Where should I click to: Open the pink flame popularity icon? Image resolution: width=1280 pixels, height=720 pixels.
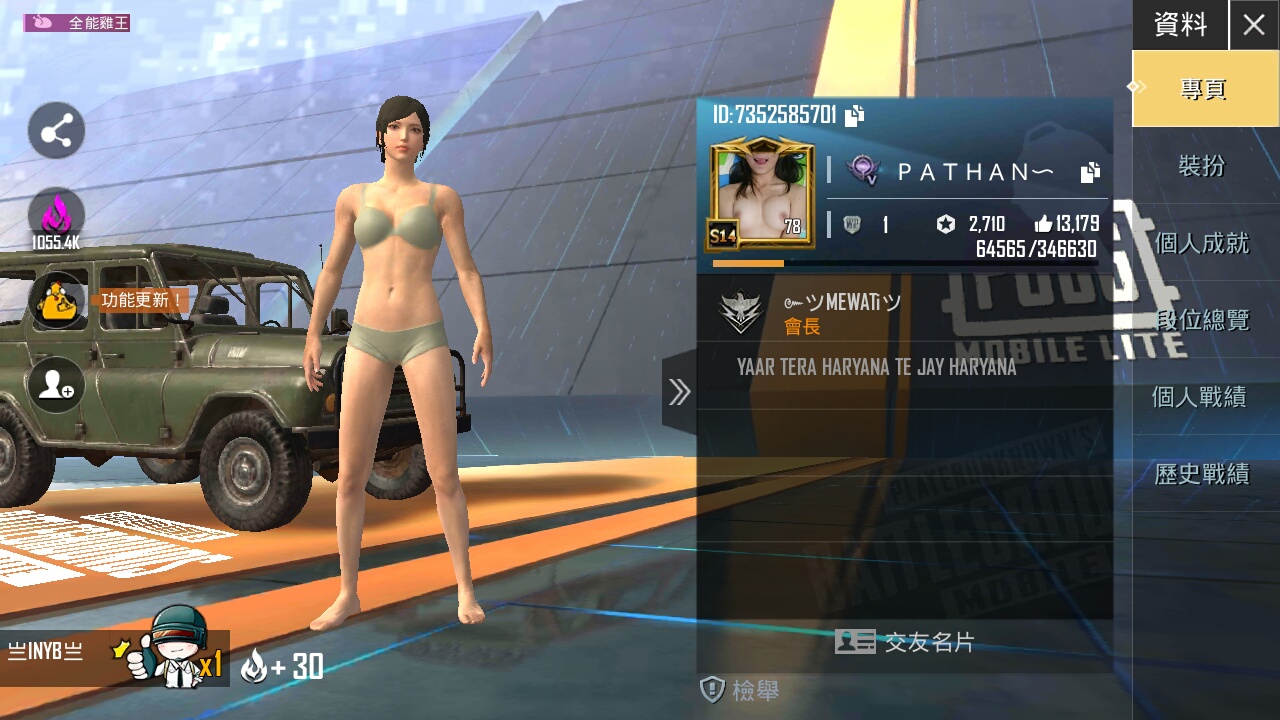[56, 217]
